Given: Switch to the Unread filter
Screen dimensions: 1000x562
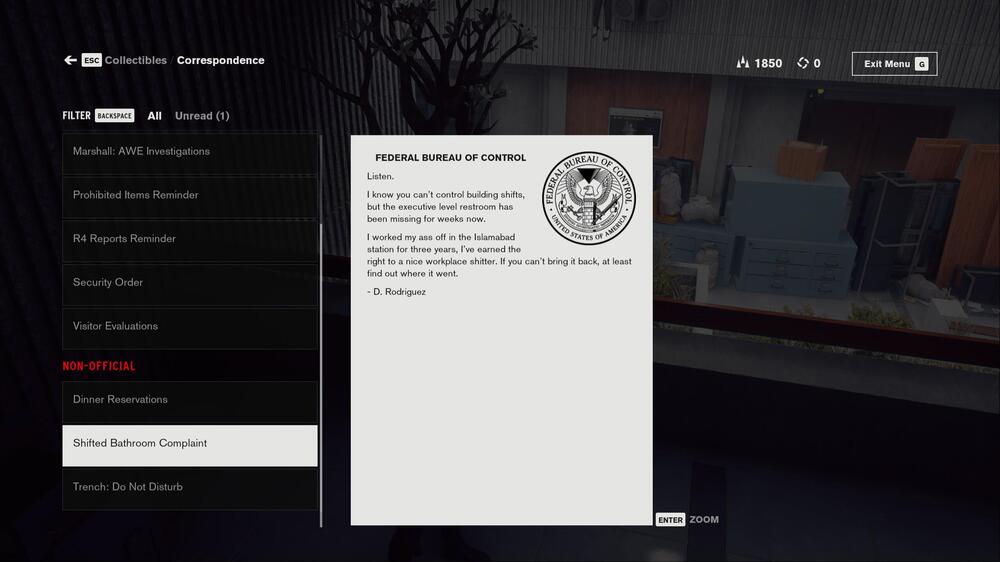Looking at the screenshot, I should (x=202, y=116).
